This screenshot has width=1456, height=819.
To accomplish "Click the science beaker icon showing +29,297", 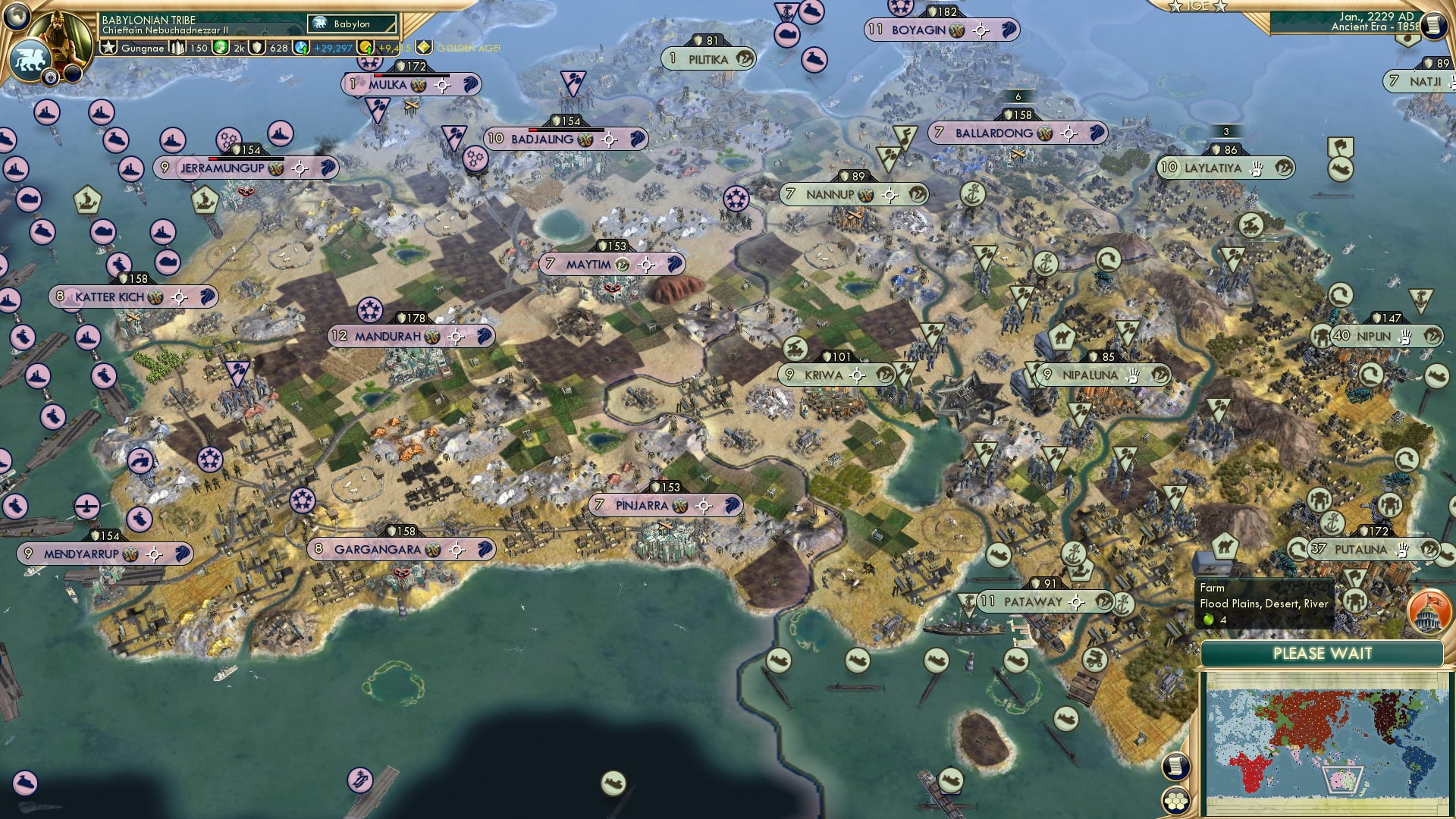I will tap(300, 49).
